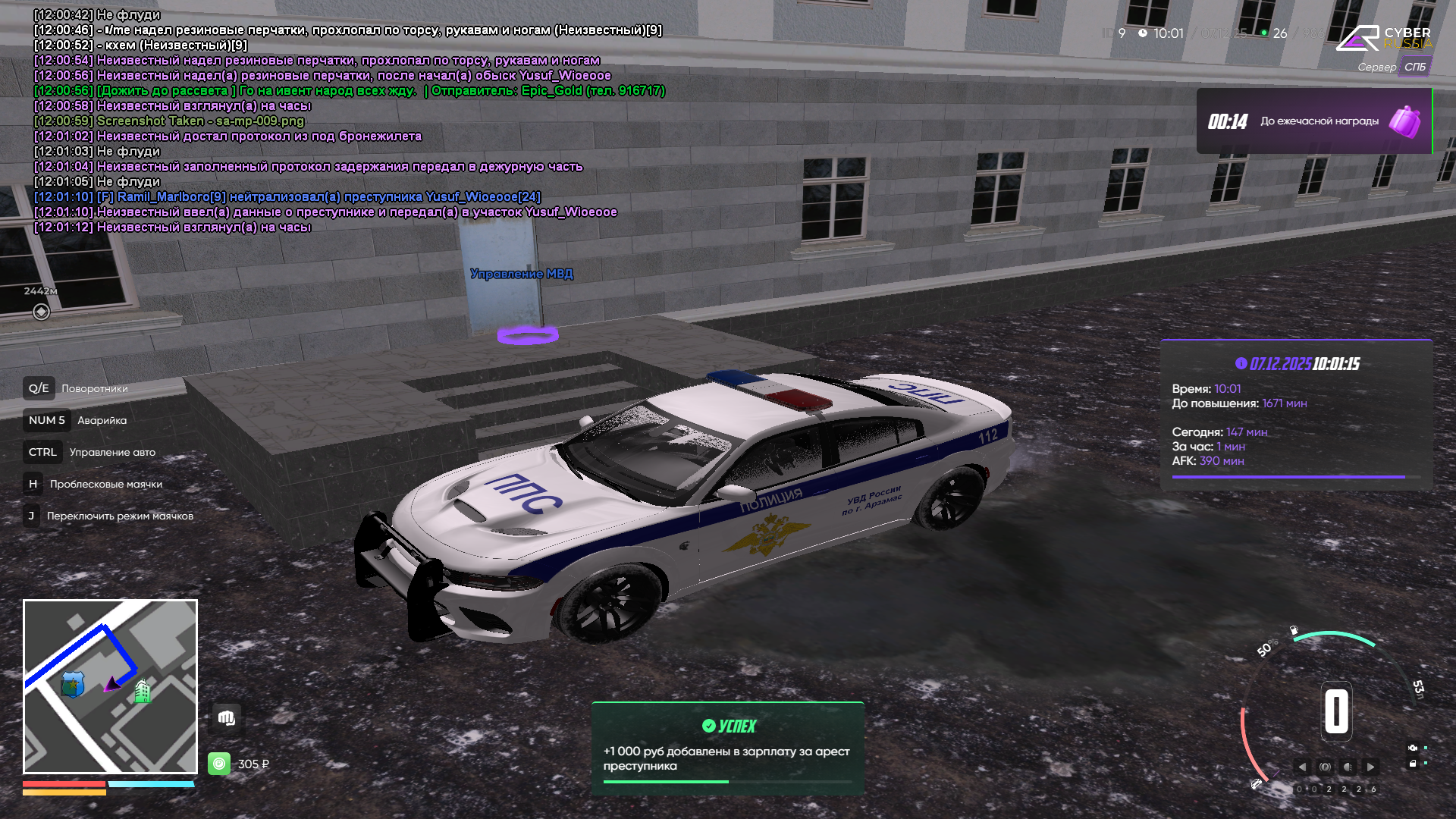Open the minimap
Image resolution: width=1456 pixels, height=819 pixels.
pos(110,686)
